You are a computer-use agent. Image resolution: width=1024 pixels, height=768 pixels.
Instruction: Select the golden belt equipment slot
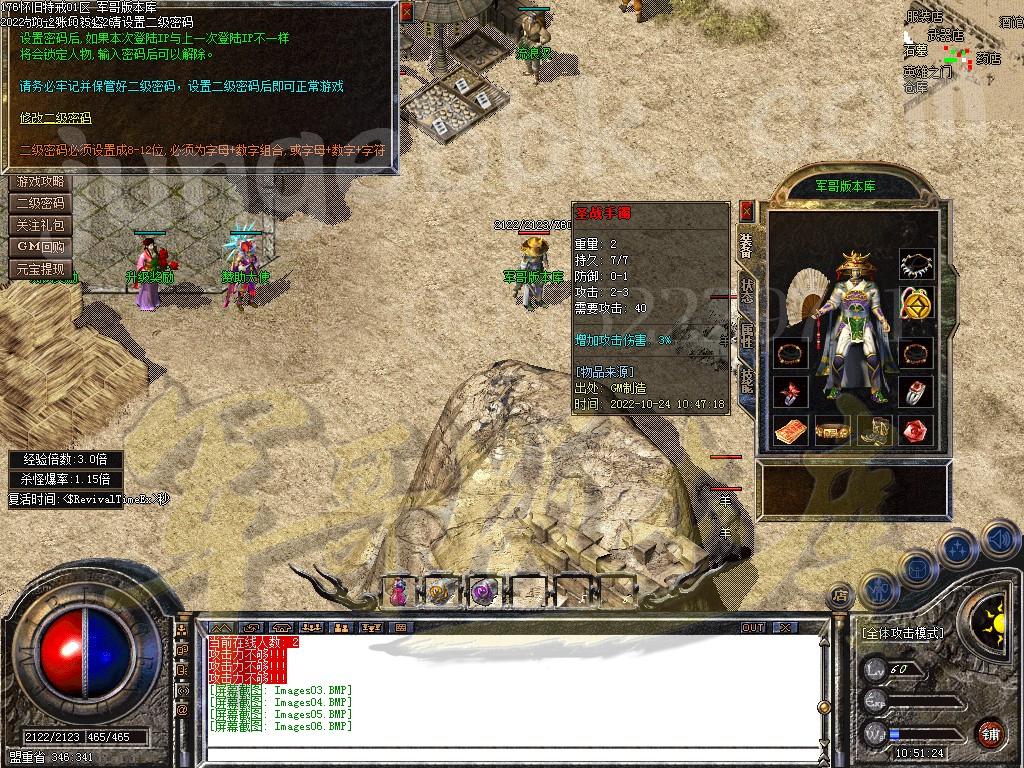832,431
